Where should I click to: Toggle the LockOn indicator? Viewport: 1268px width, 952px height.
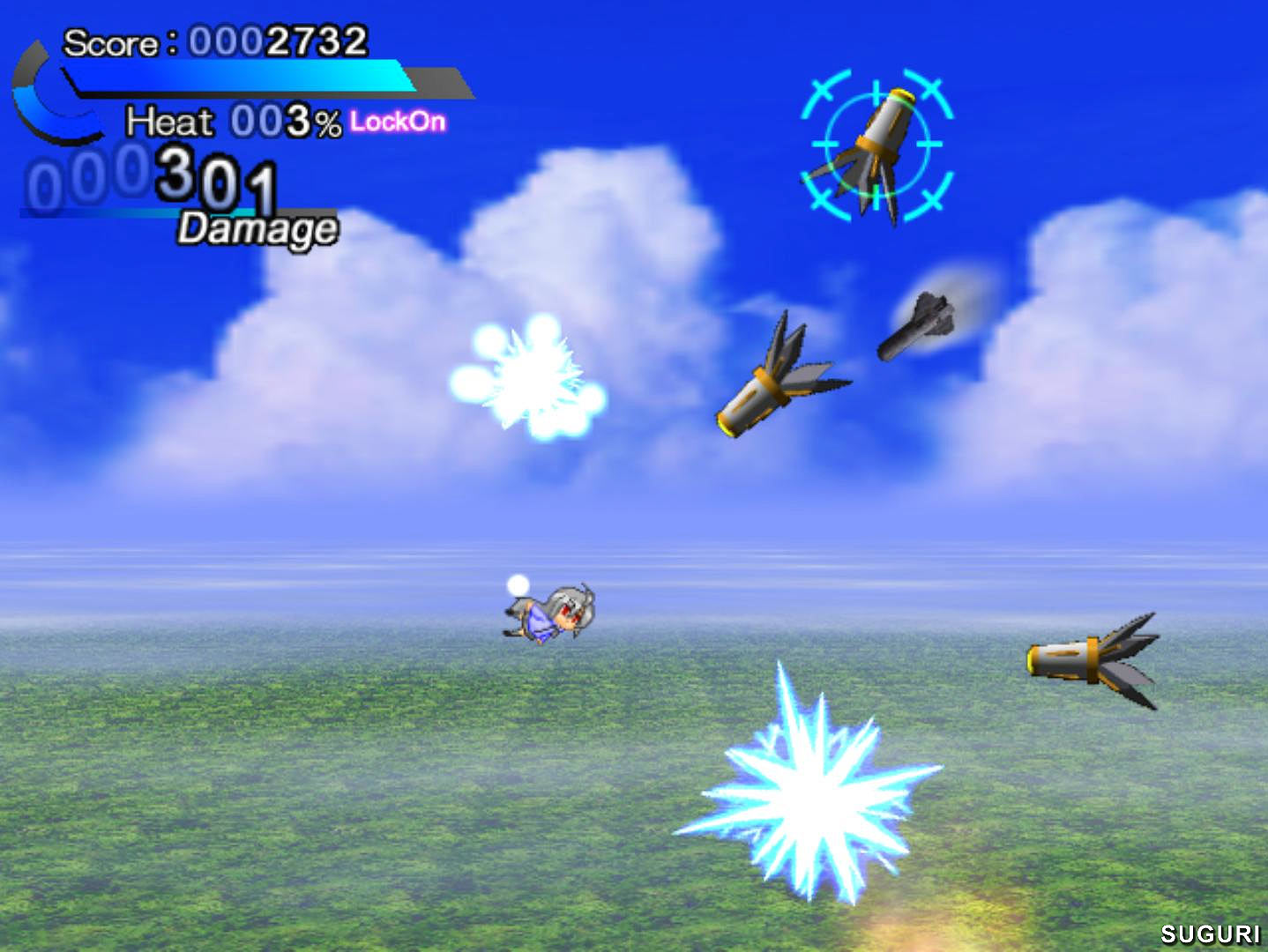pos(397,123)
